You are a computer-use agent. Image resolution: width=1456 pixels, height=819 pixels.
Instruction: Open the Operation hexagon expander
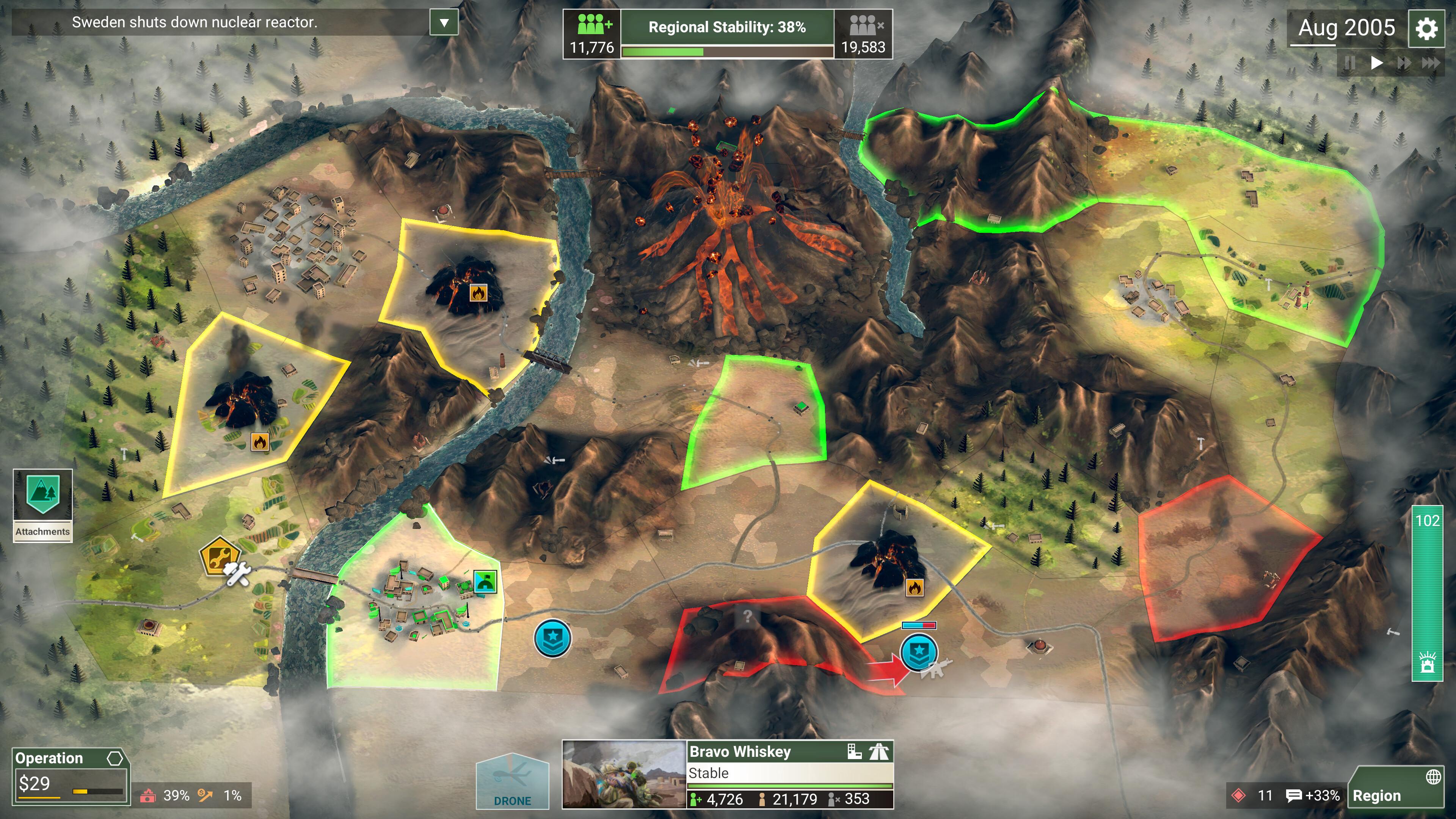pos(116,758)
